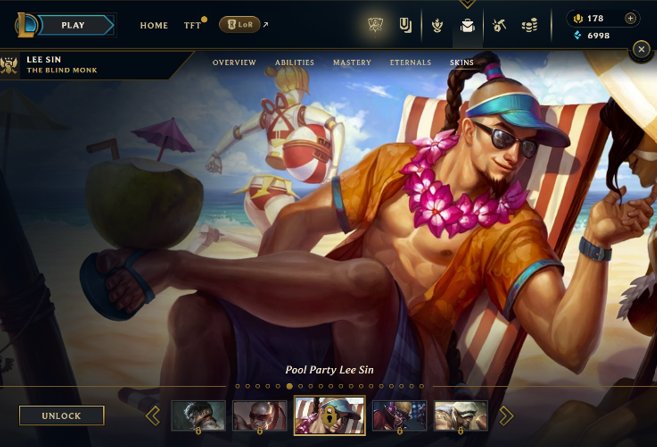Screen dimensions: 657x447
Task: Go to the Home screen
Action: pos(154,25)
